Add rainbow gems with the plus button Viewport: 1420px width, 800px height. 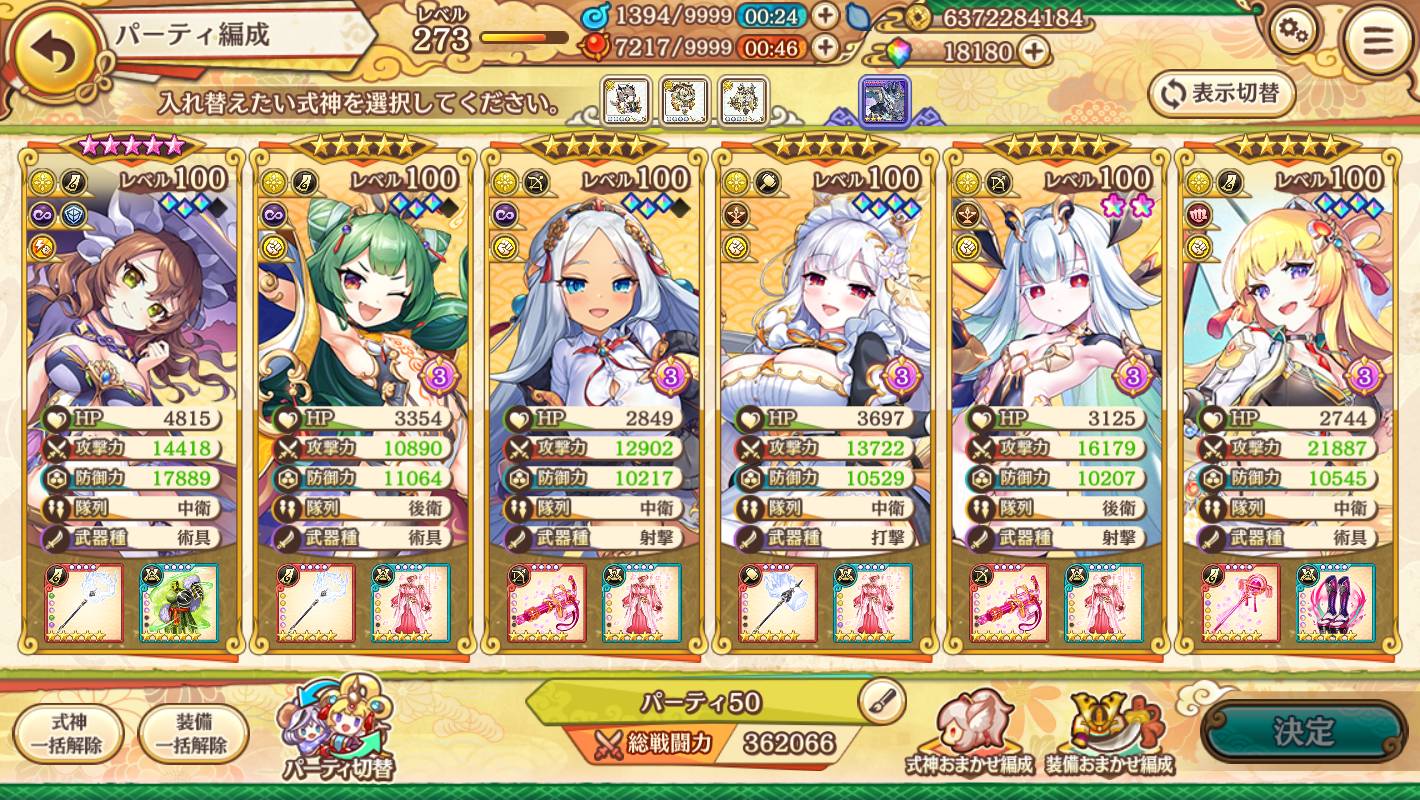click(x=1034, y=51)
